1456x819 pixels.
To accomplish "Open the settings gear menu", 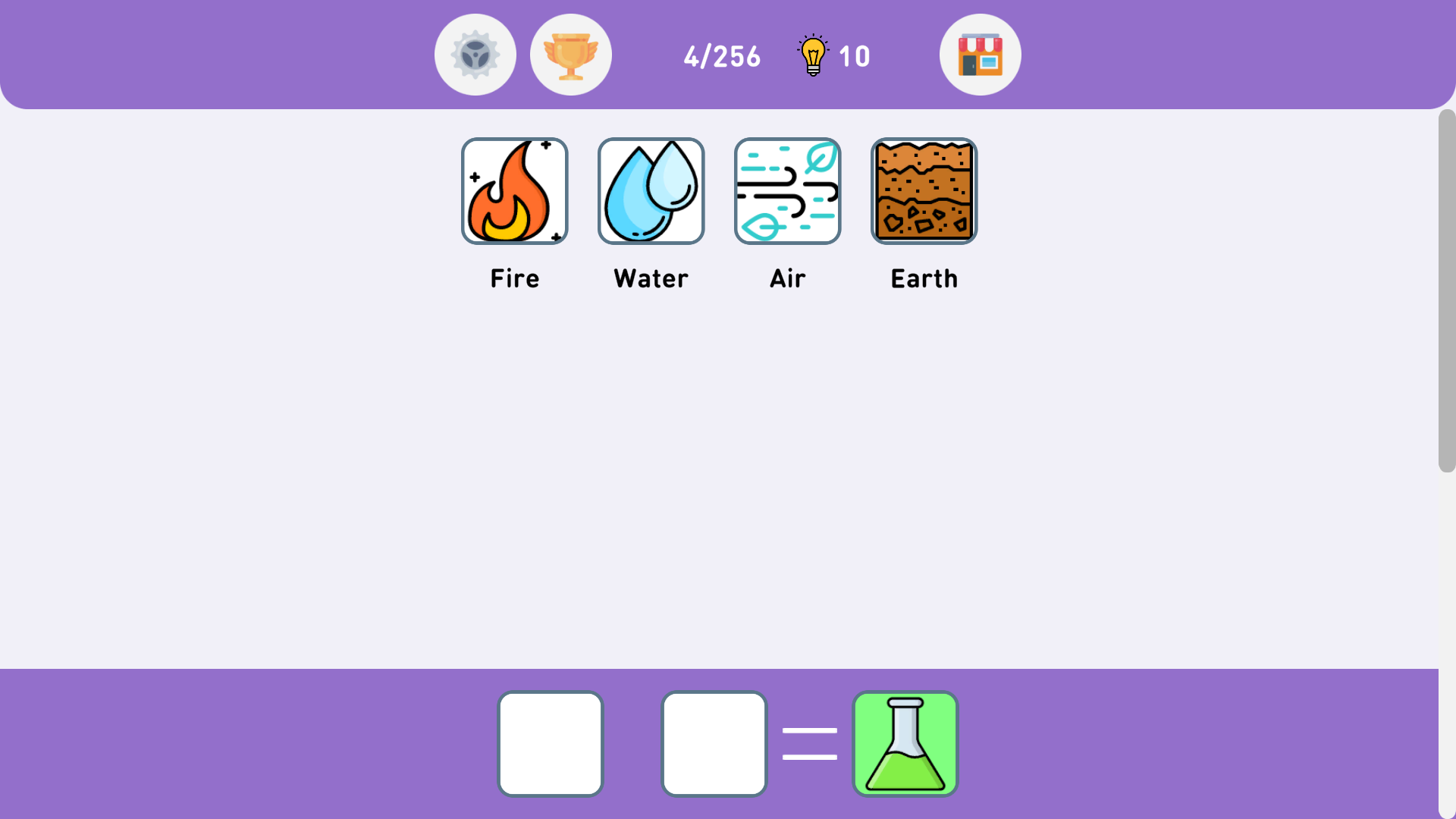I will click(475, 54).
